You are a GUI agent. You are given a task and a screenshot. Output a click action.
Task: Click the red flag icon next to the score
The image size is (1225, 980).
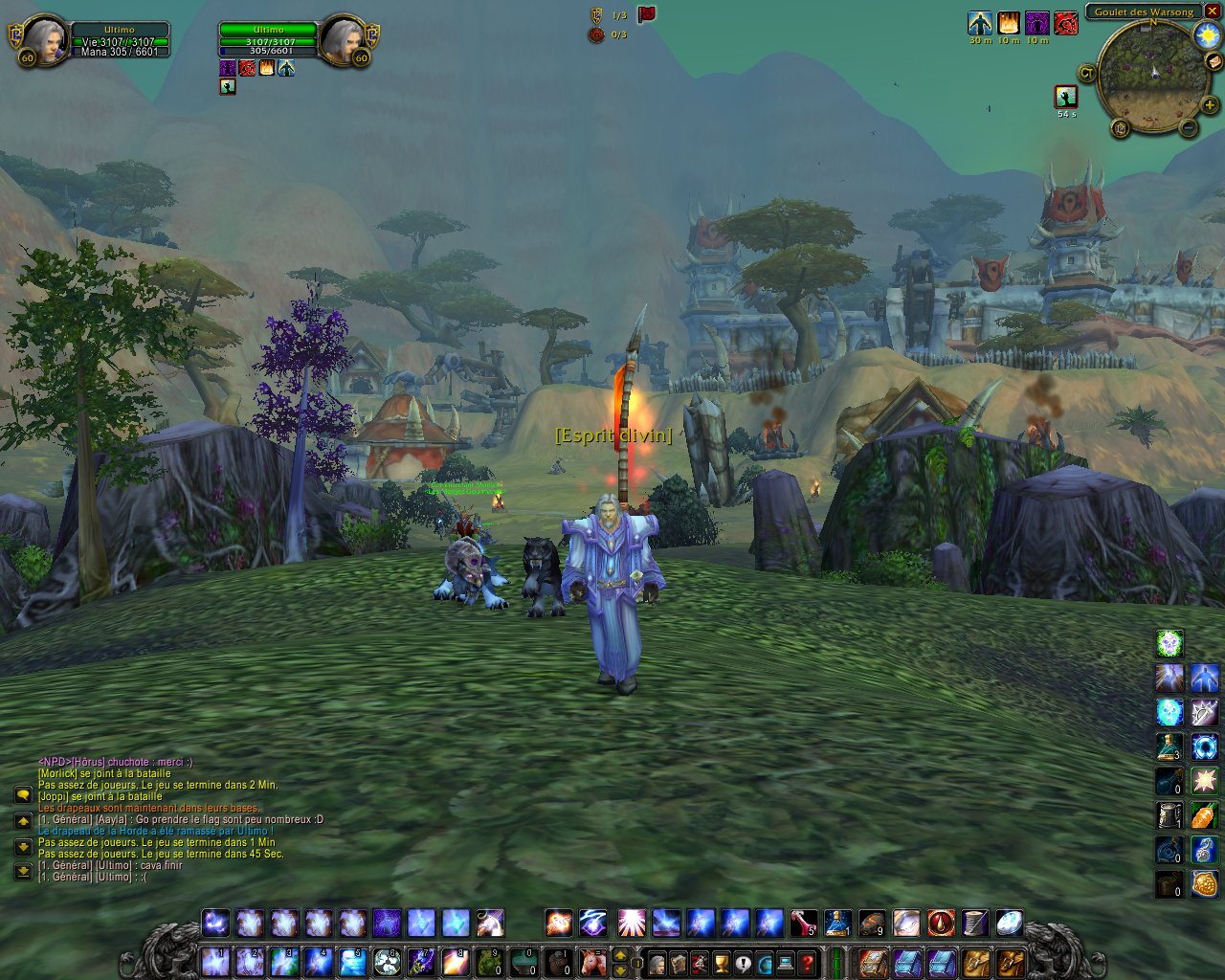647,14
